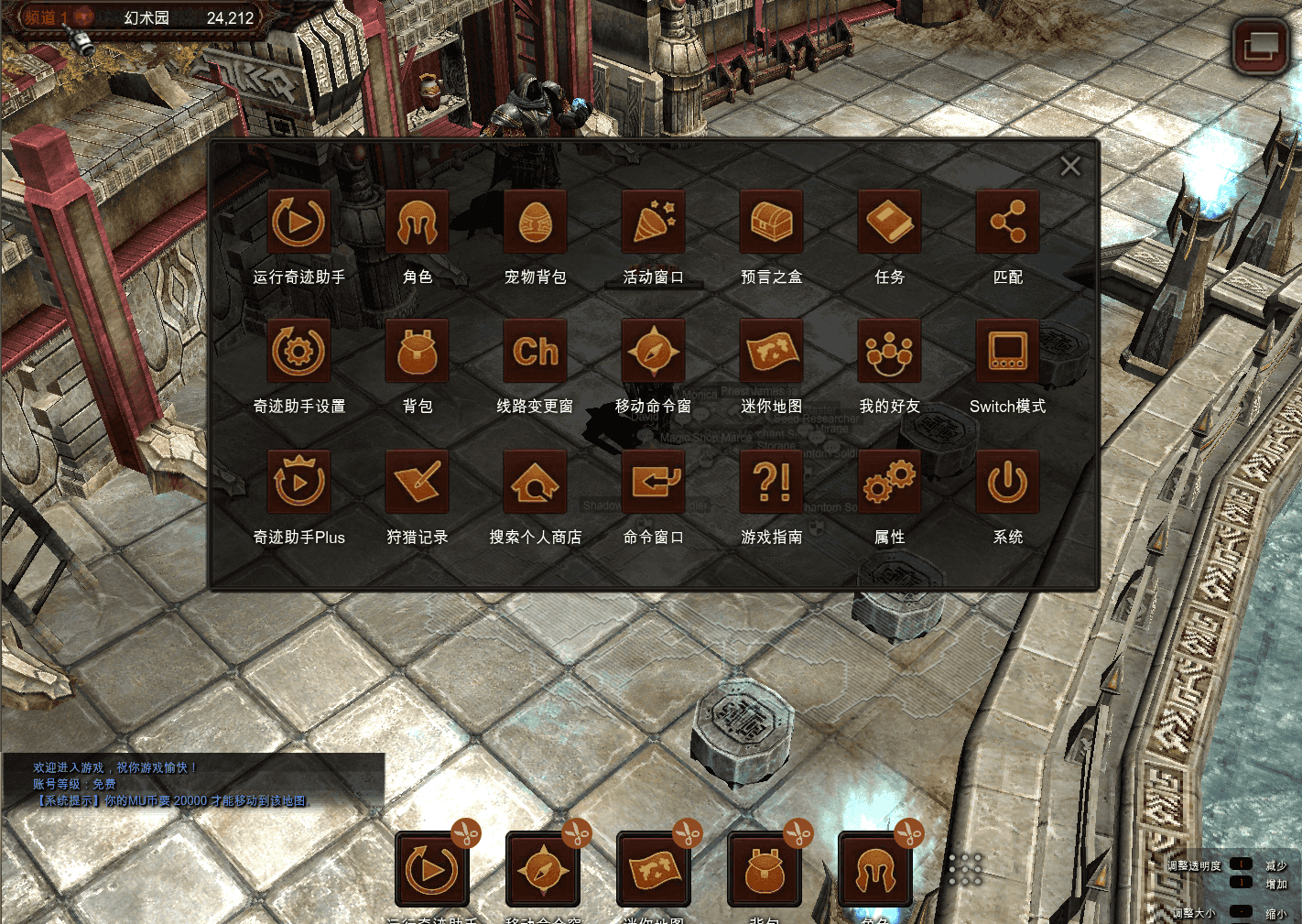Image resolution: width=1302 pixels, height=924 pixels.
Task: Click the window toggle button at top right
Action: click(x=1260, y=45)
